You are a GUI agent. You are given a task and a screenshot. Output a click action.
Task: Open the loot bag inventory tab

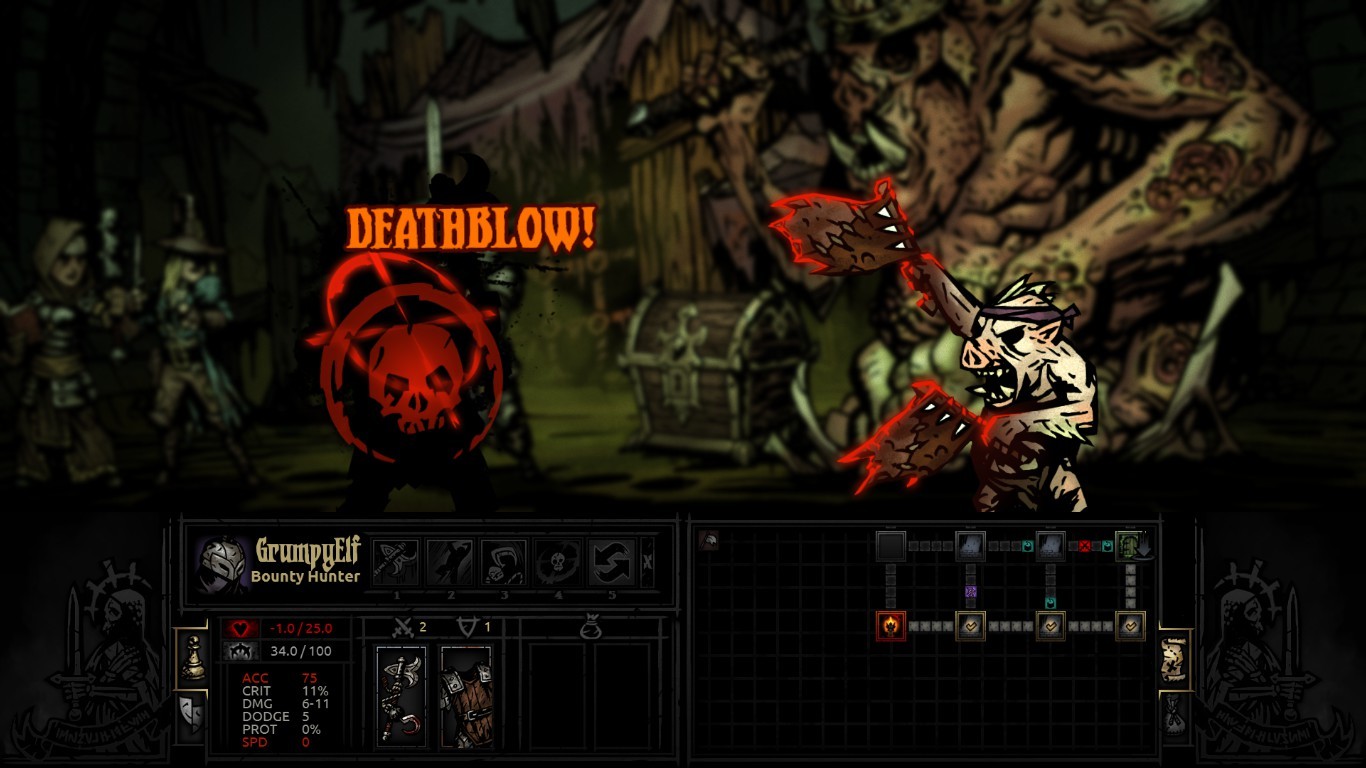1174,712
